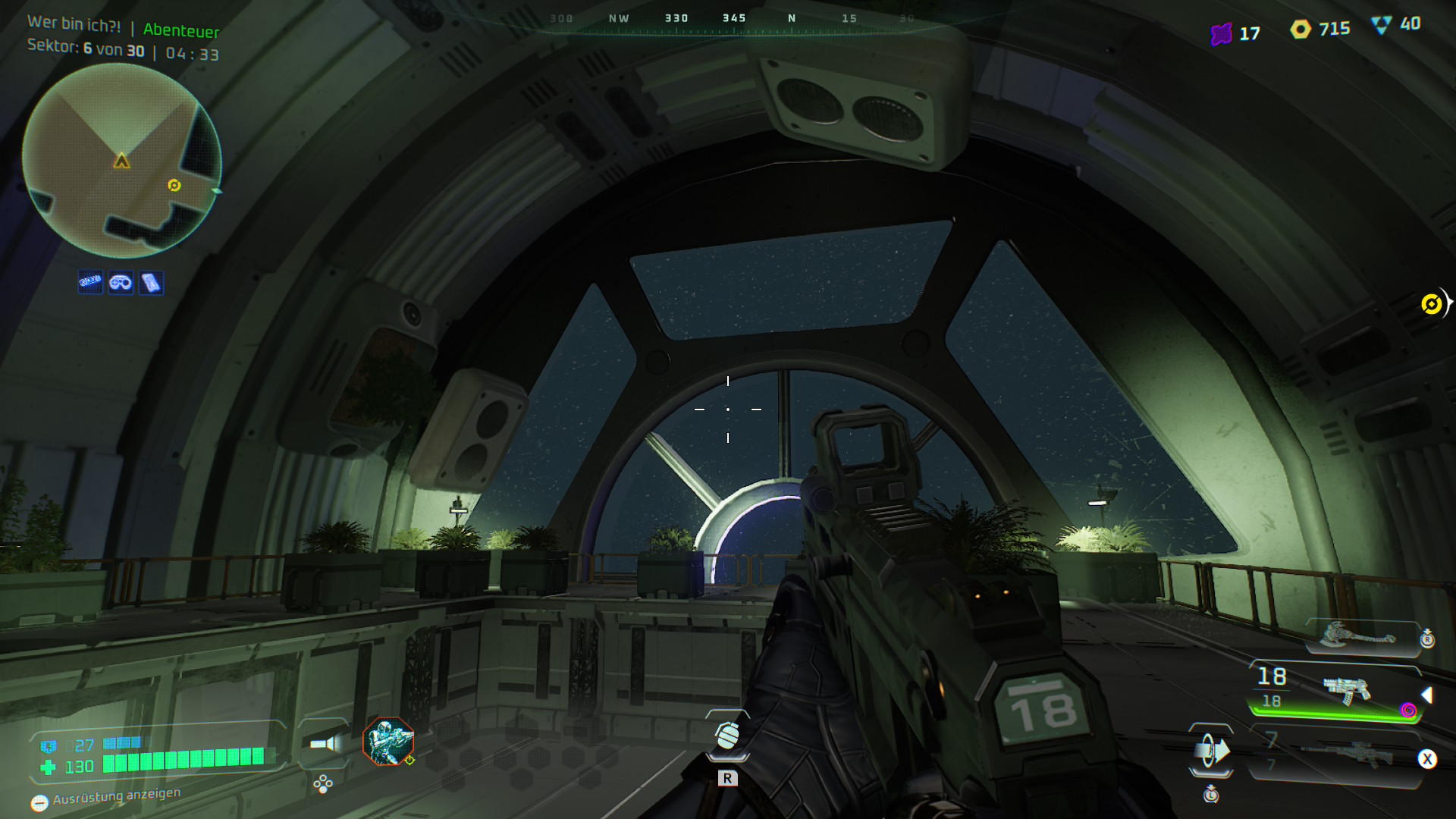Select the equipped submachine gun slot
Viewport: 1456px width, 819px height.
[x=1345, y=690]
